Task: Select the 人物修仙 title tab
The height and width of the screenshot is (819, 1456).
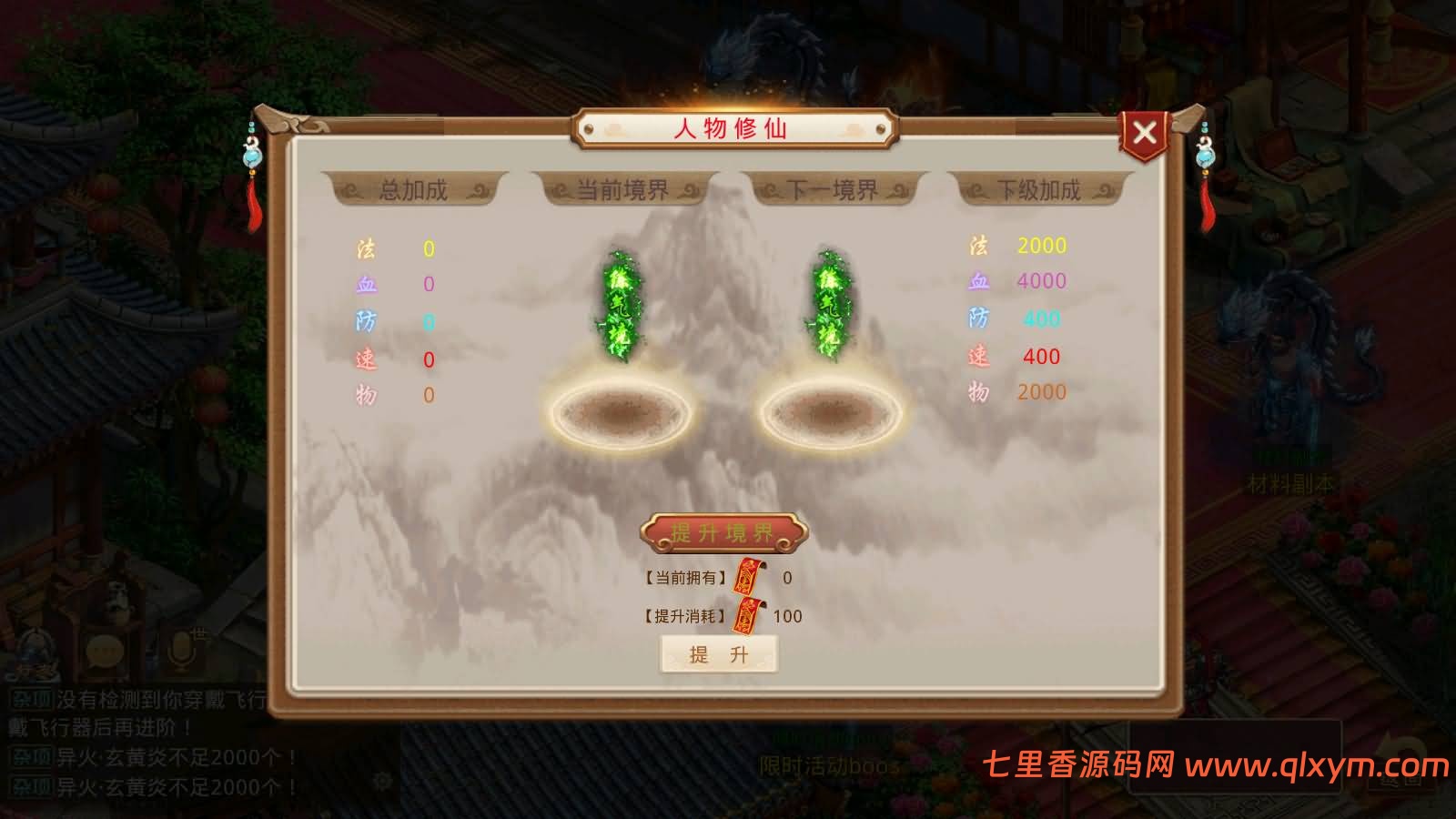Action: pyautogui.click(x=733, y=127)
